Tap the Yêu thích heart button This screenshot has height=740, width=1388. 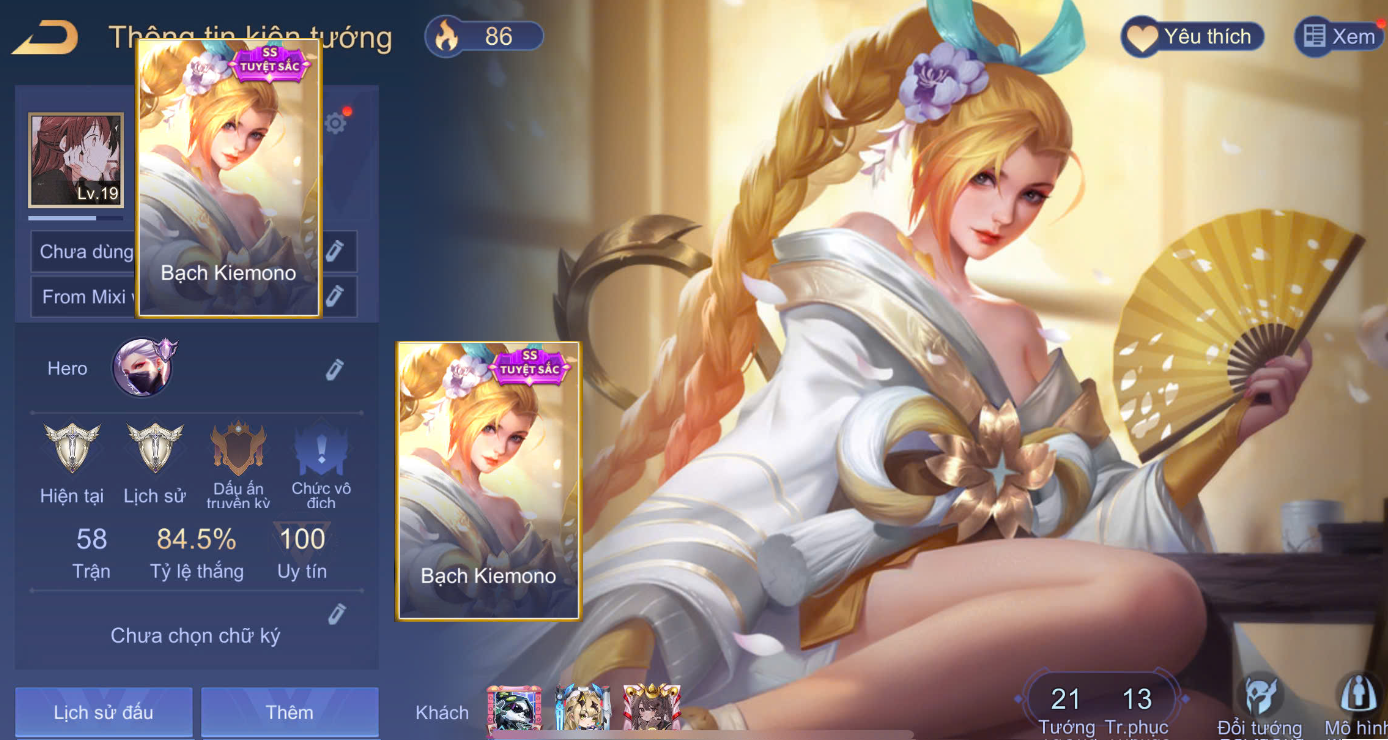pos(1191,37)
